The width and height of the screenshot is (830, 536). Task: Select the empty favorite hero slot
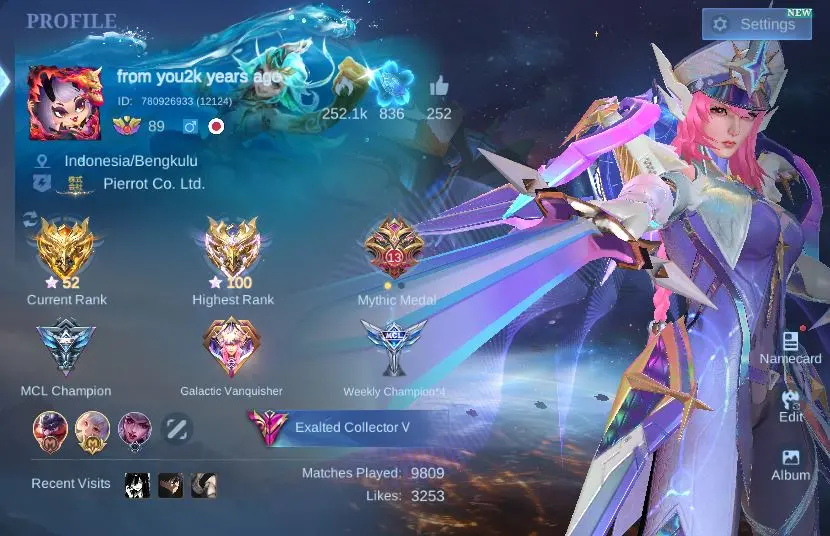tap(177, 429)
